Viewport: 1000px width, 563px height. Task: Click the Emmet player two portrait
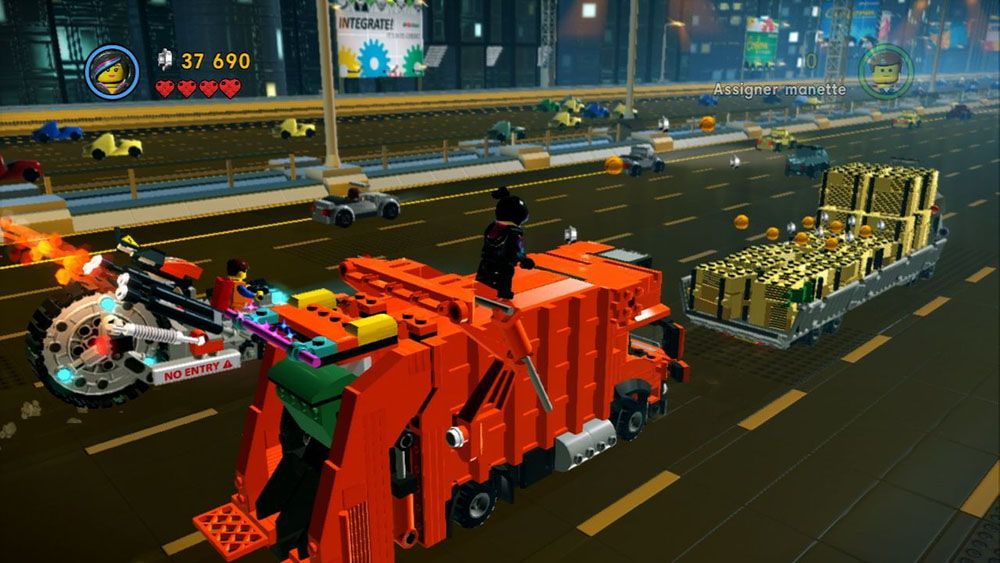pos(884,70)
